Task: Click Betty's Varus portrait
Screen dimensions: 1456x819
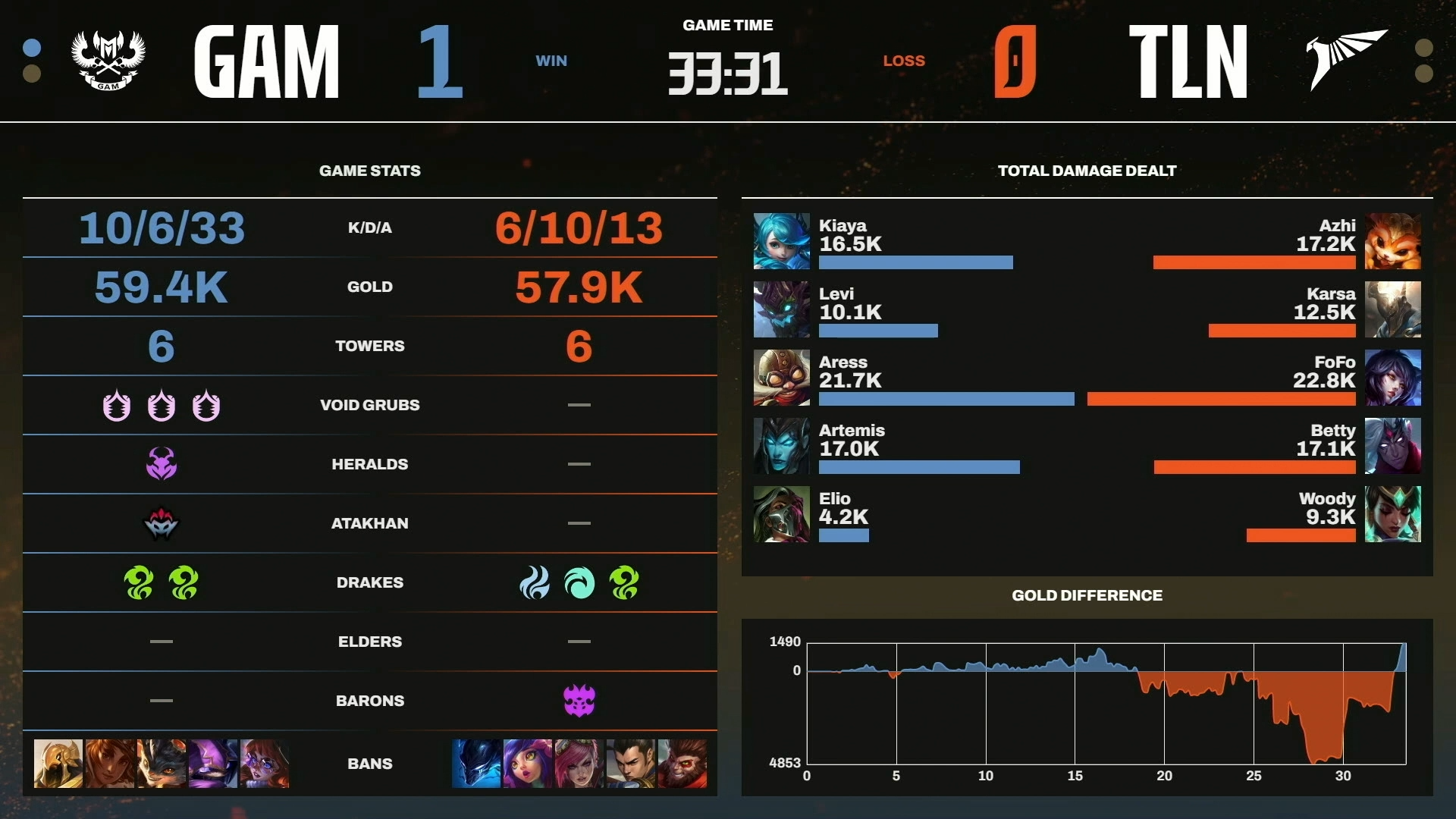Action: point(1392,446)
